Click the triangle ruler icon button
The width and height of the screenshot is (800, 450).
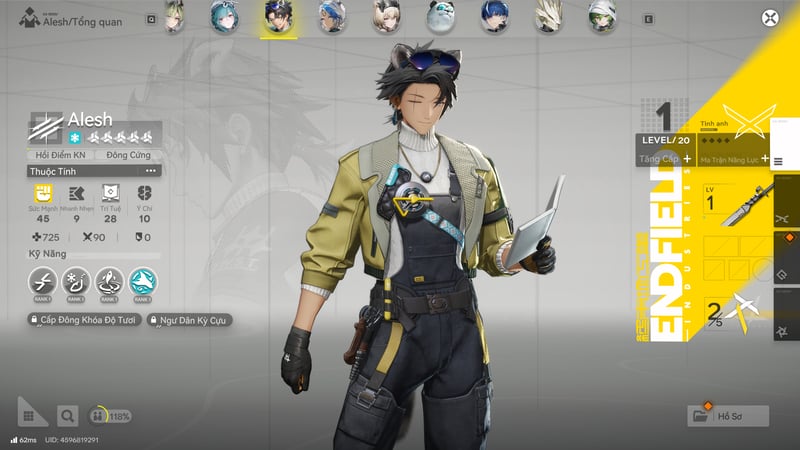32,412
